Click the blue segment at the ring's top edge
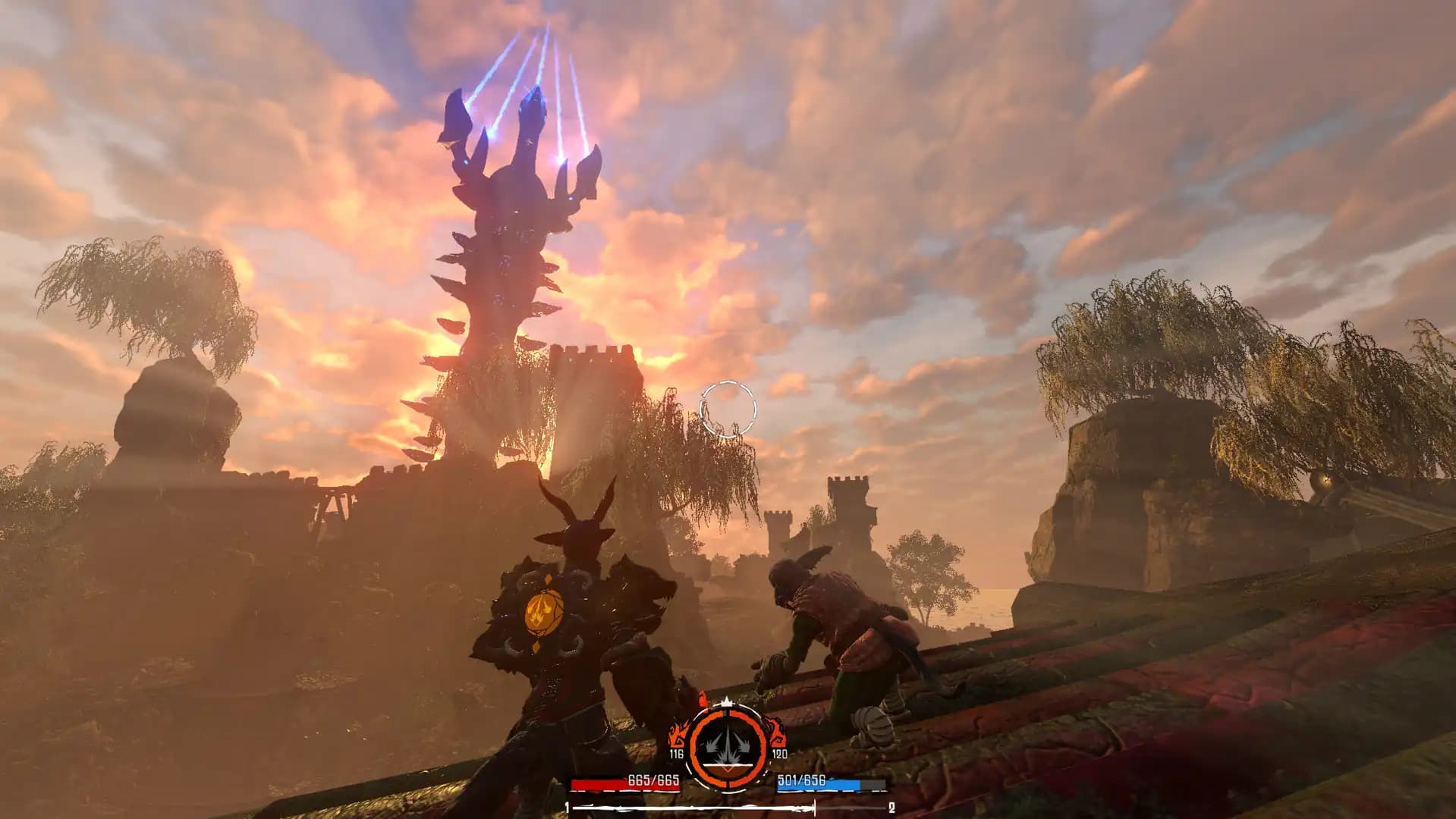1456x819 pixels. click(x=725, y=713)
